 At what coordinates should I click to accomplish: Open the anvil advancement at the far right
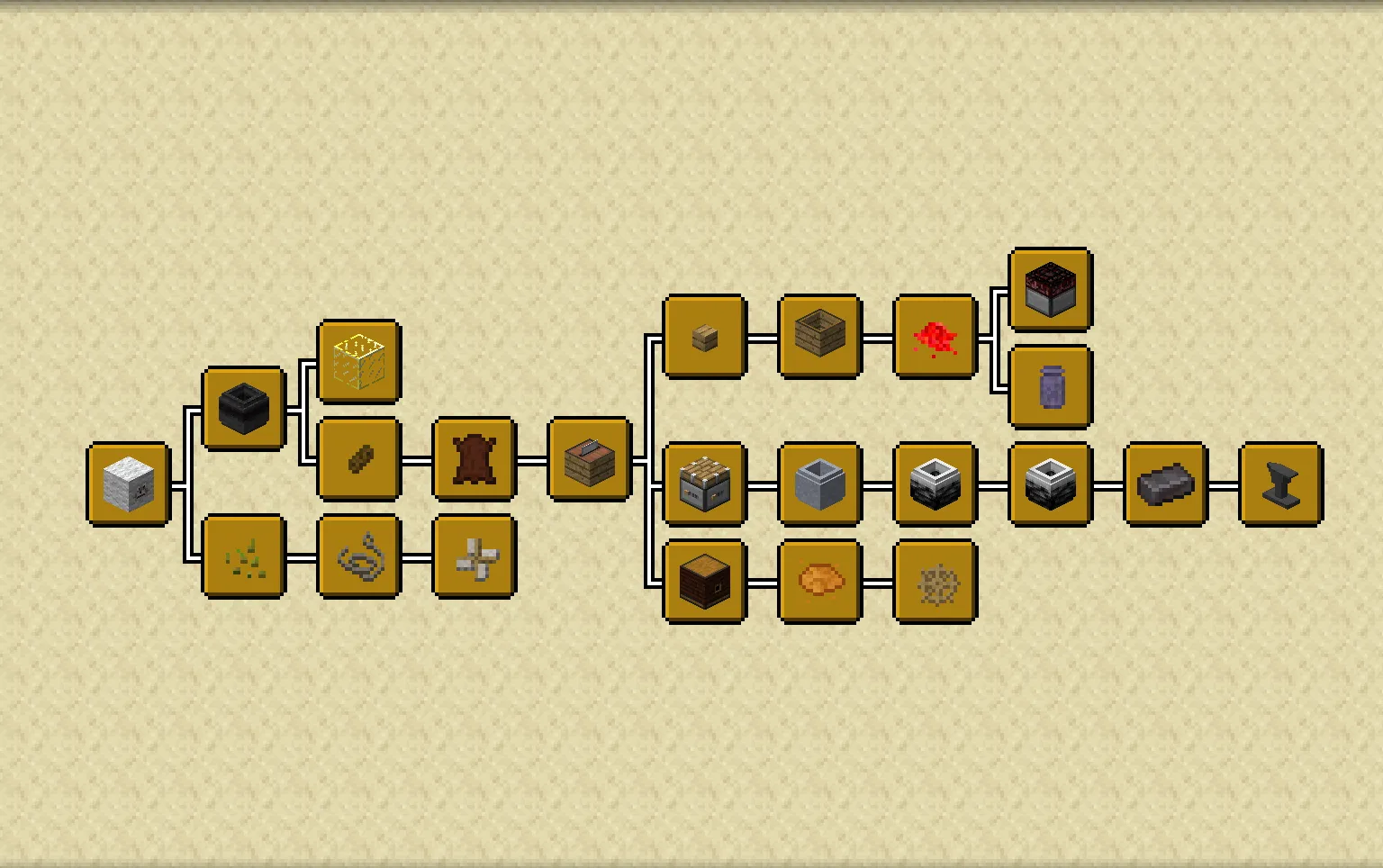[1280, 486]
